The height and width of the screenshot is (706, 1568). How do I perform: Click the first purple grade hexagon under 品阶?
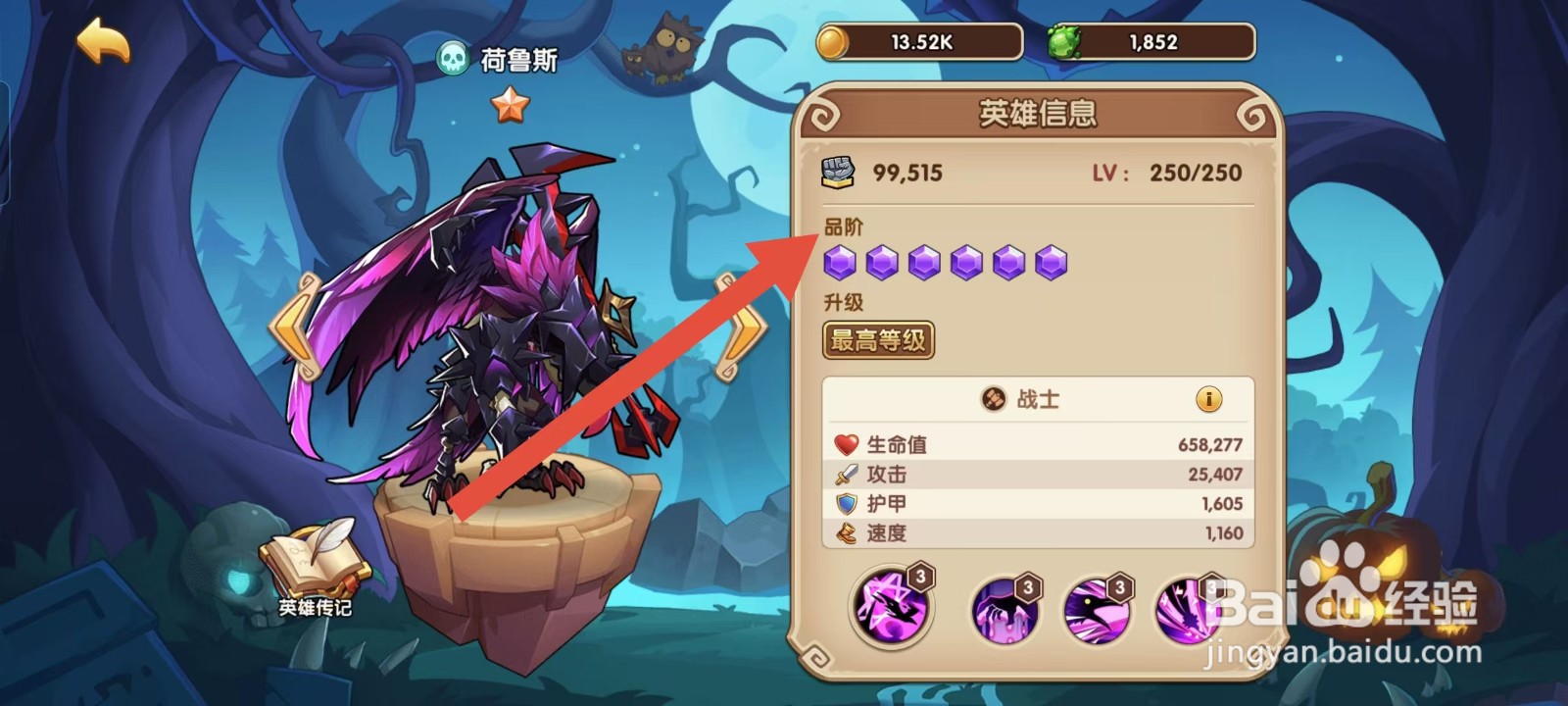click(x=839, y=261)
